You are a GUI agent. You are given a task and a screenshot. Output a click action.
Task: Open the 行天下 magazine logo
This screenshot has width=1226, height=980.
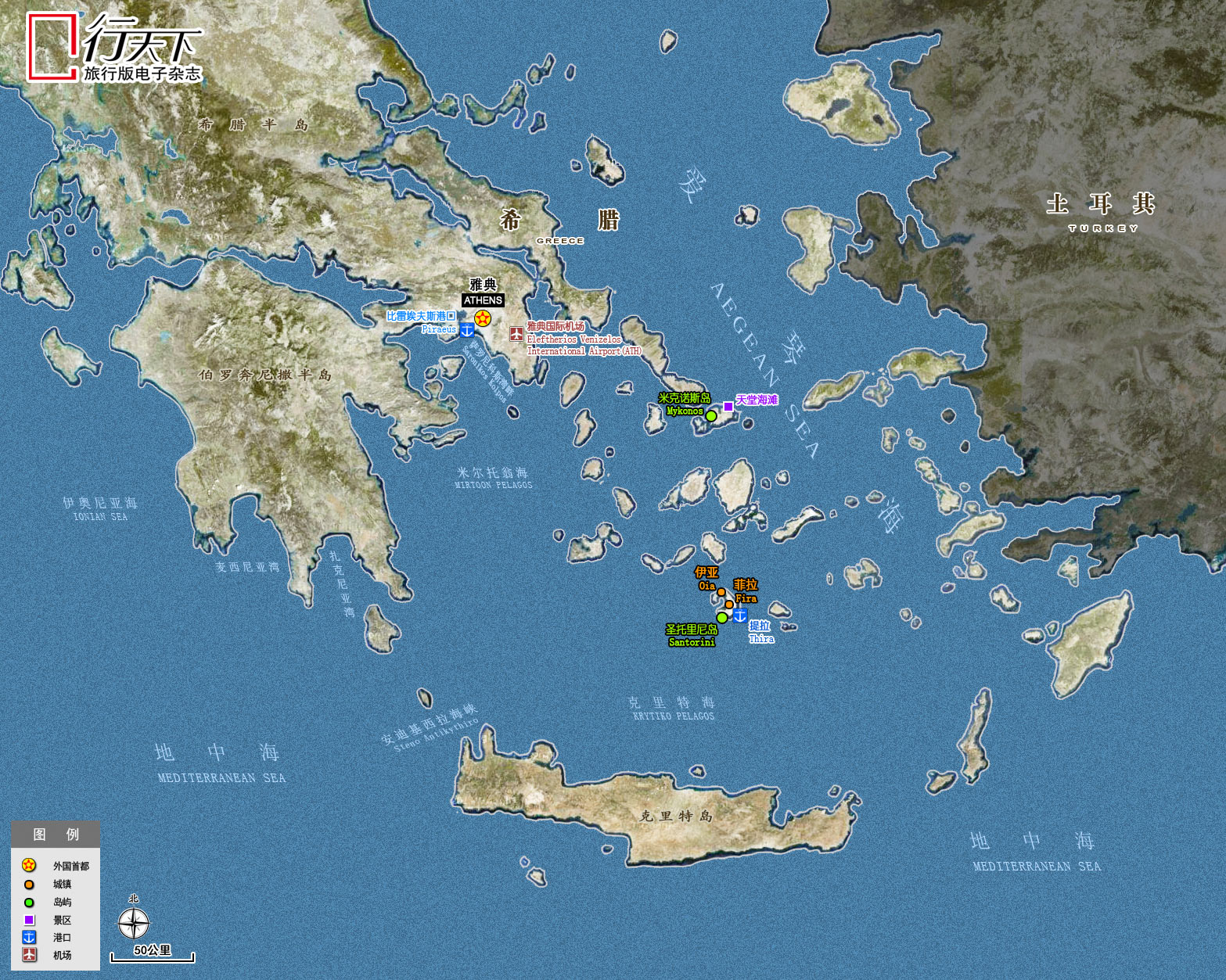tap(115, 48)
